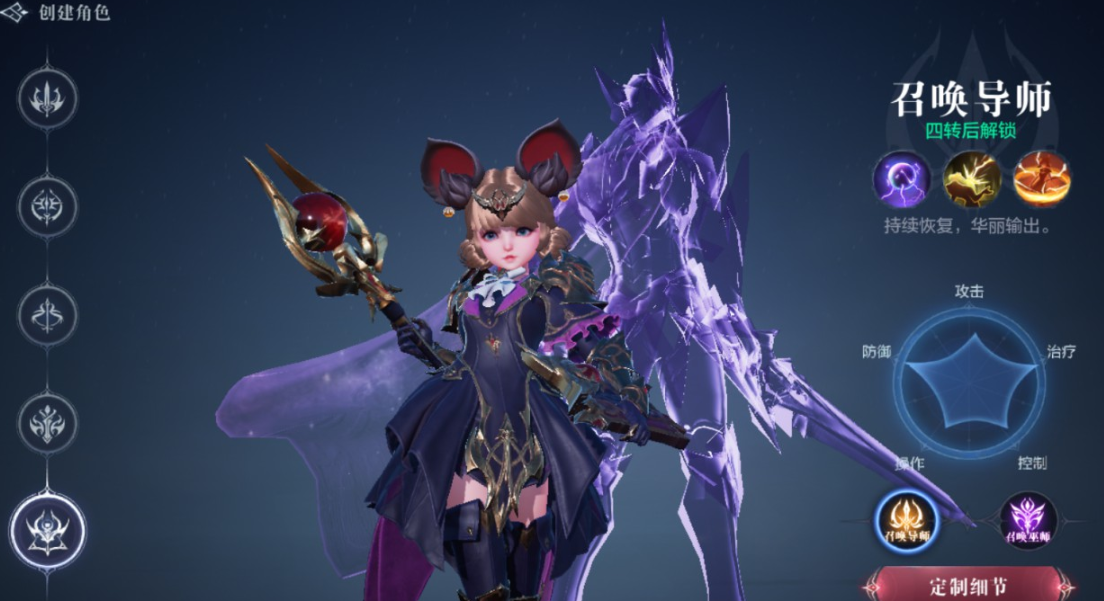
Task: Open 定制细节 to customize details
Action: click(967, 586)
